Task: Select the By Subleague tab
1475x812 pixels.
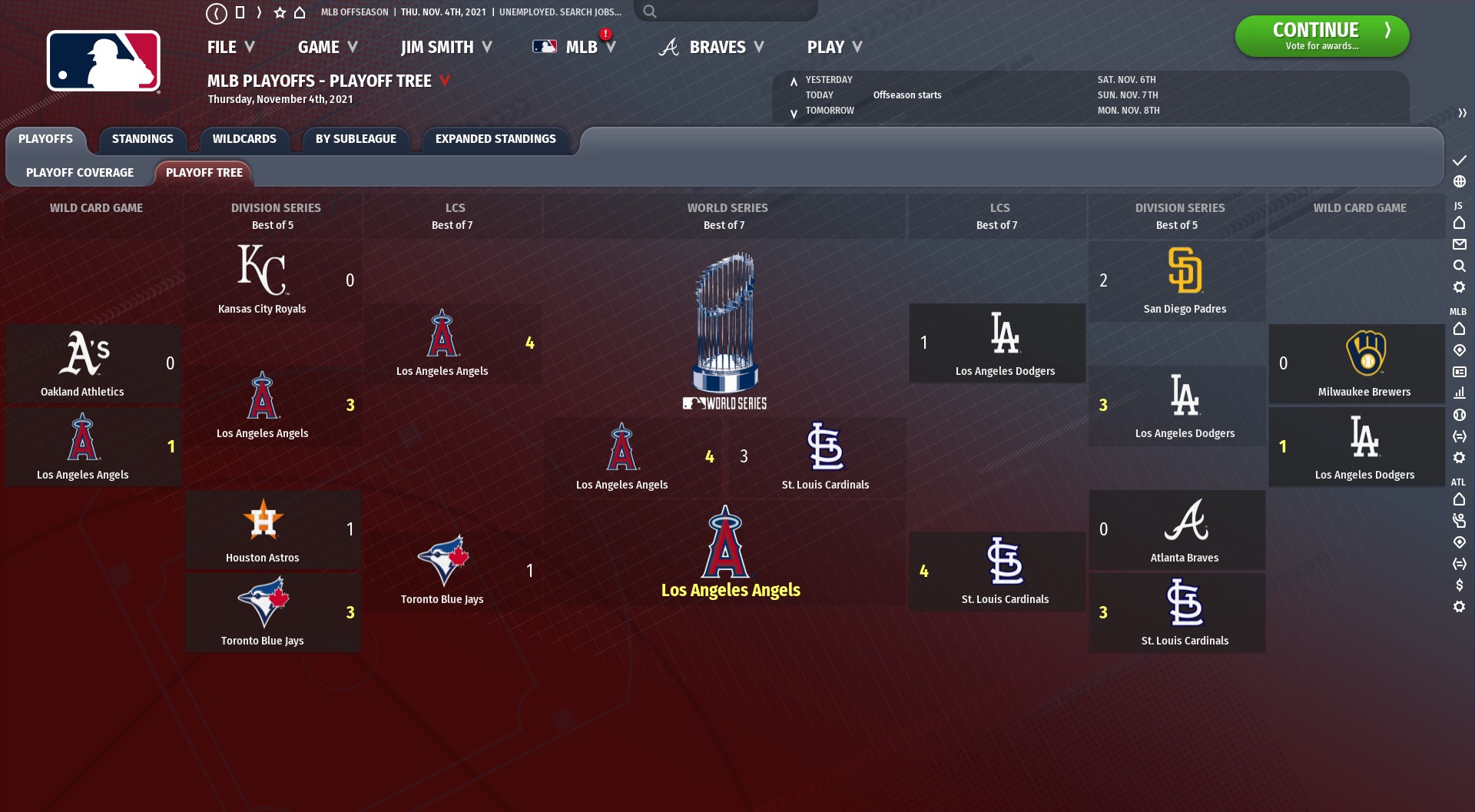Action: click(356, 139)
